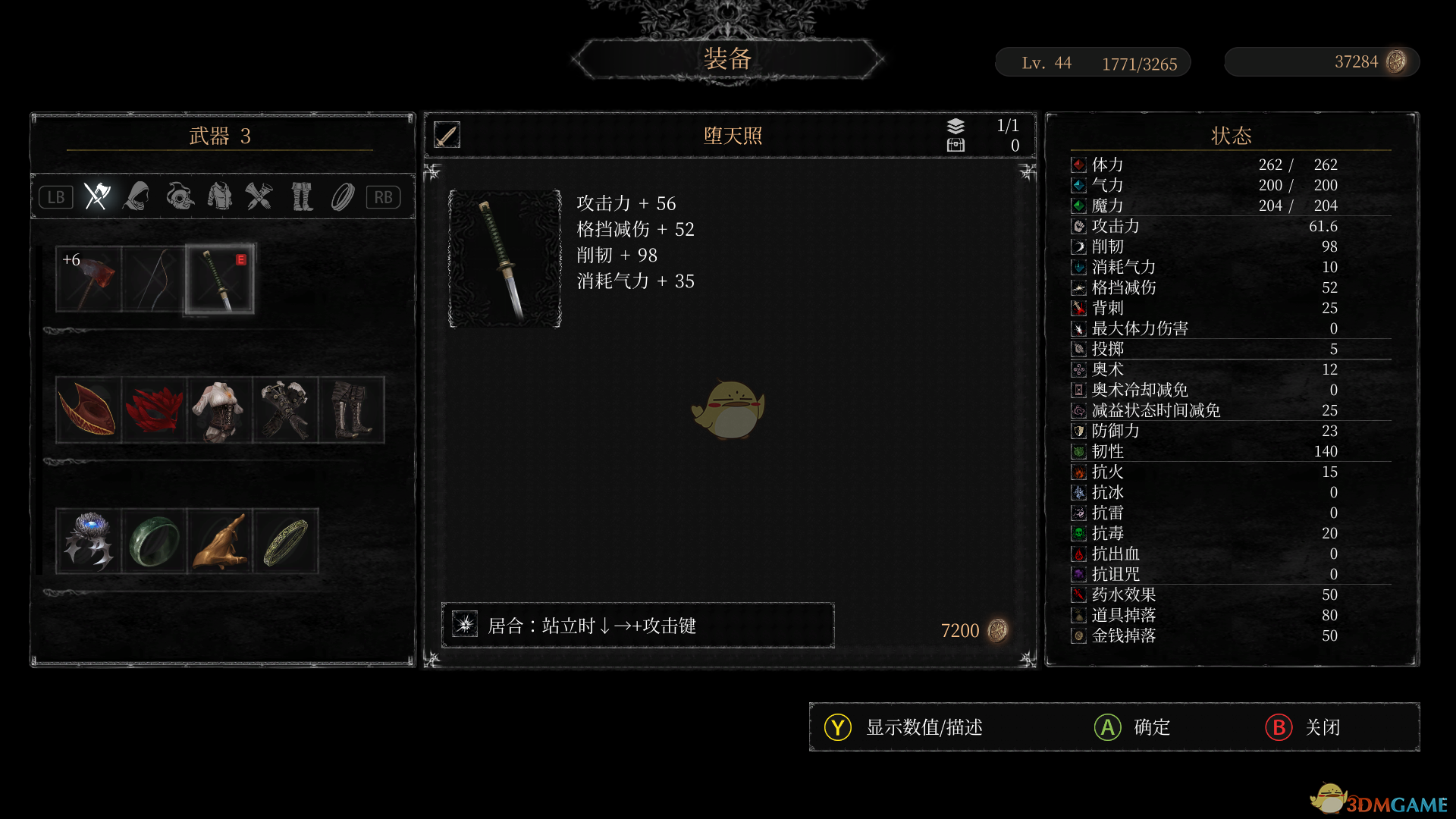Open the body armor category icon
Image resolution: width=1456 pixels, height=819 pixels.
220,196
